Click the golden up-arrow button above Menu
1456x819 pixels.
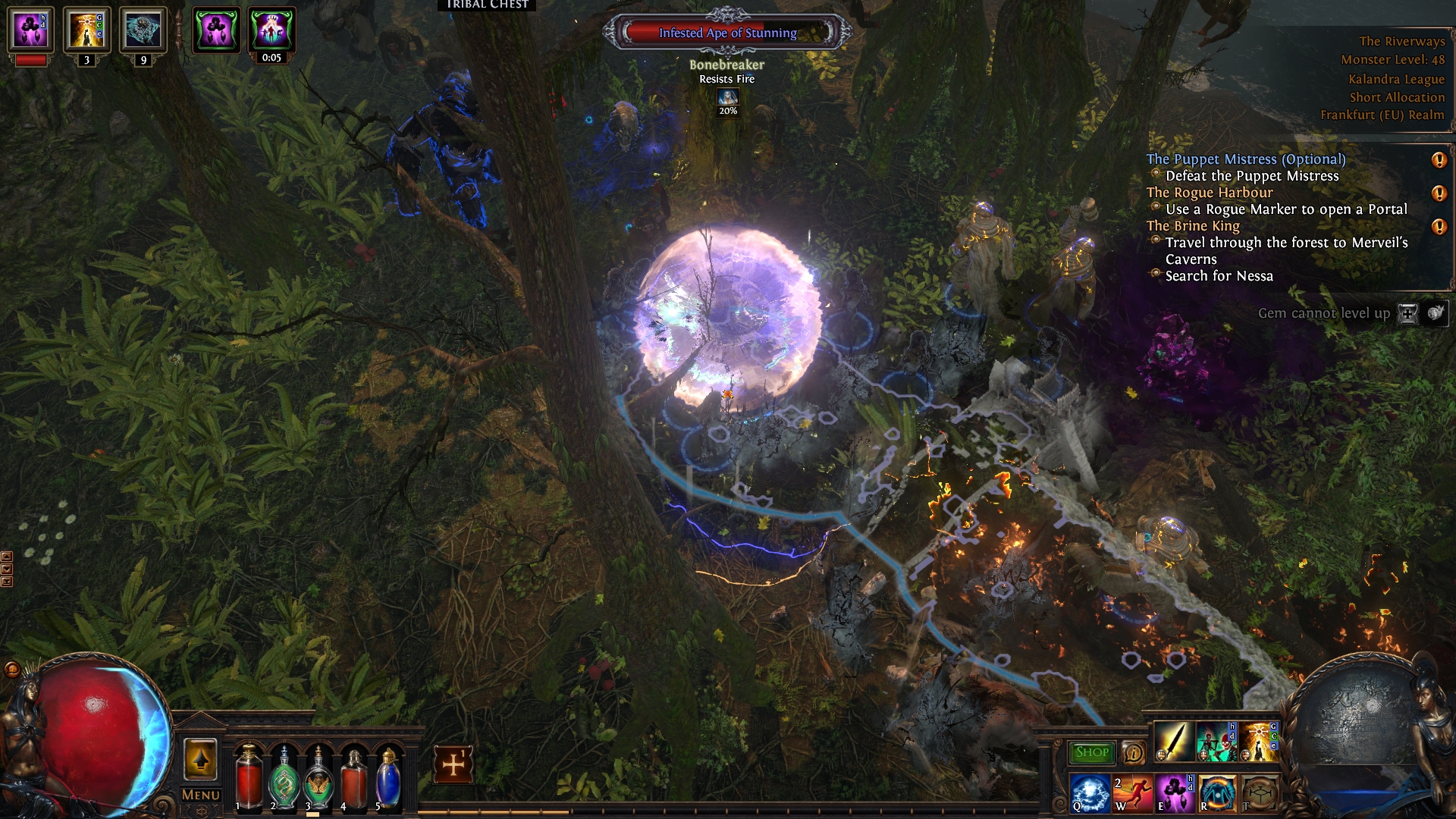pyautogui.click(x=200, y=759)
